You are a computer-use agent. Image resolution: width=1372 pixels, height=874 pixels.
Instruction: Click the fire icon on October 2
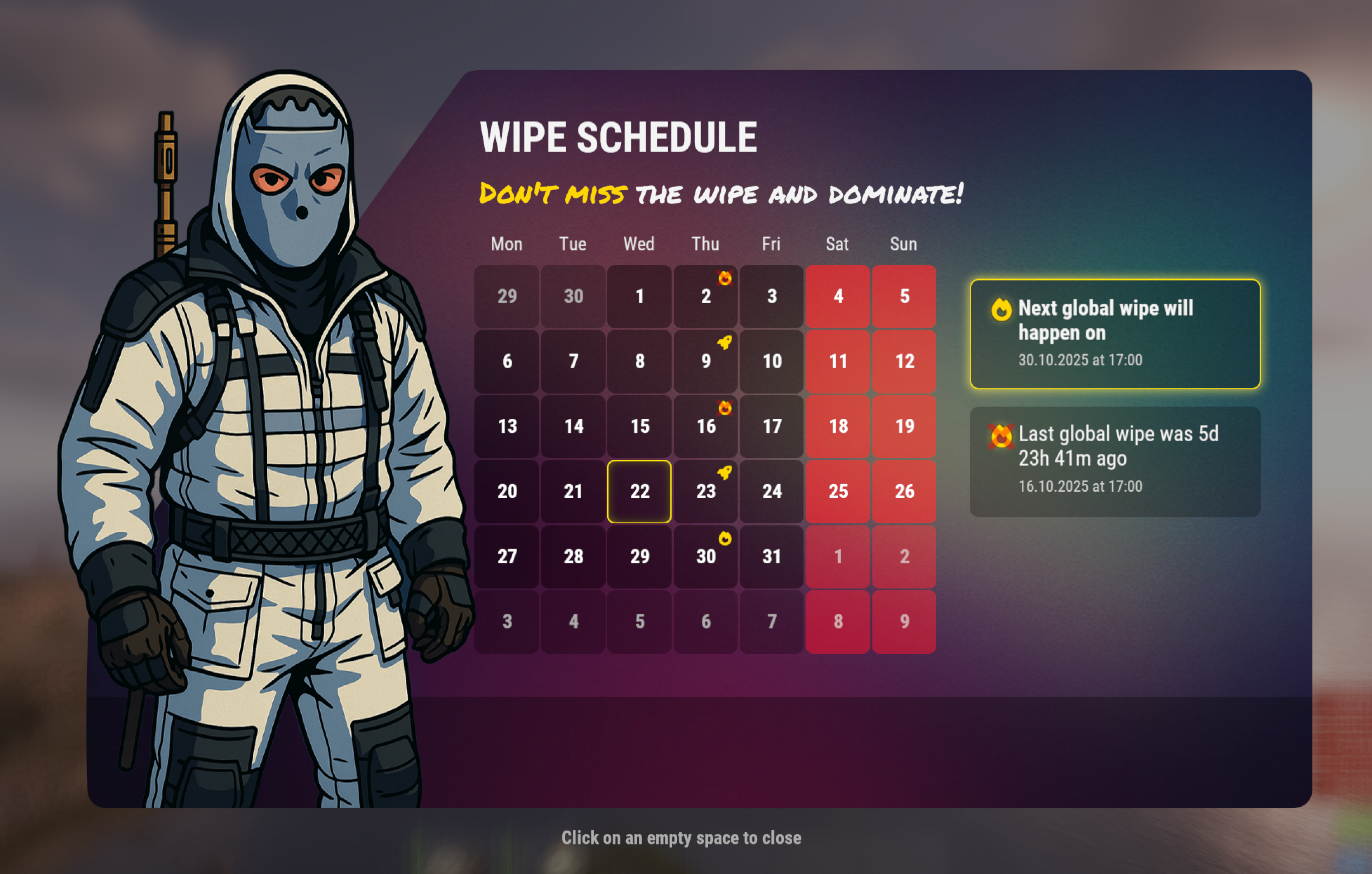tap(725, 279)
